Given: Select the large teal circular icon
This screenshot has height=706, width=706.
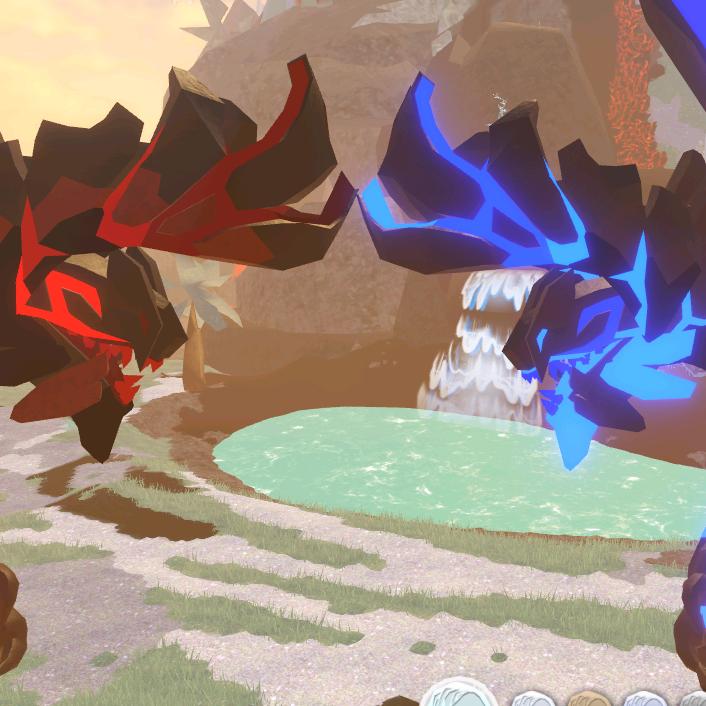Looking at the screenshot, I should point(458,695).
